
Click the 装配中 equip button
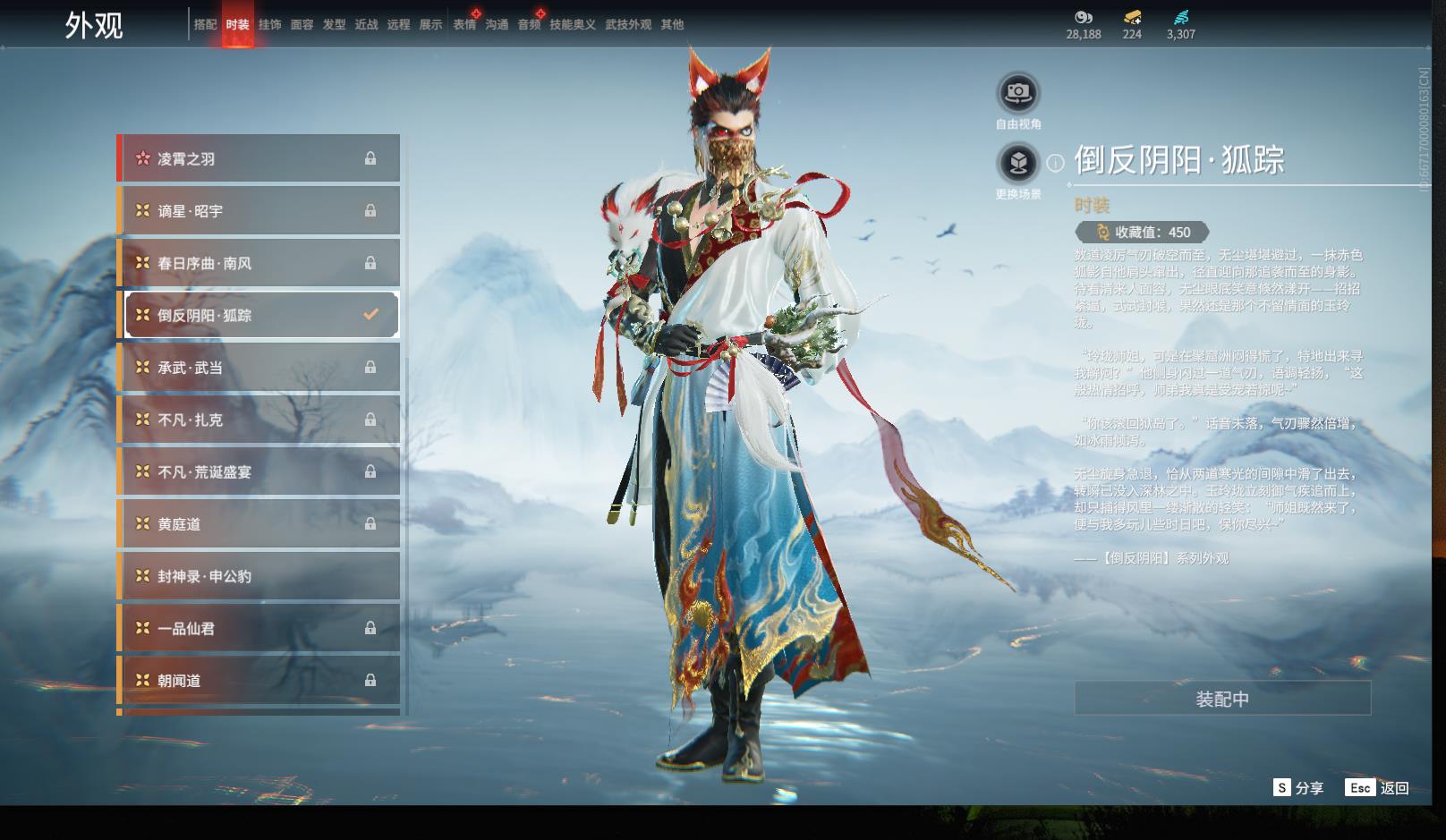tap(1222, 699)
